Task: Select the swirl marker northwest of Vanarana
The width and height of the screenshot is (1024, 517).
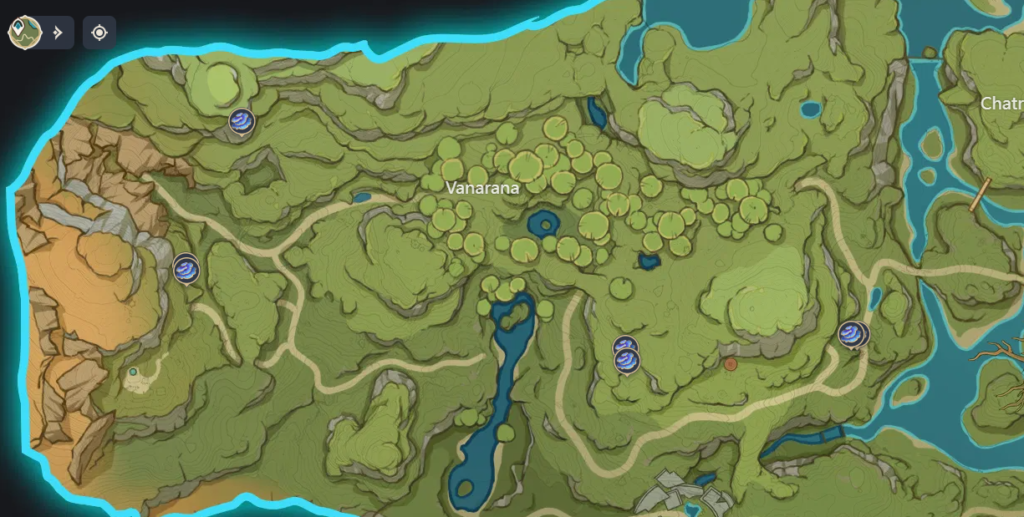Action: [241, 122]
